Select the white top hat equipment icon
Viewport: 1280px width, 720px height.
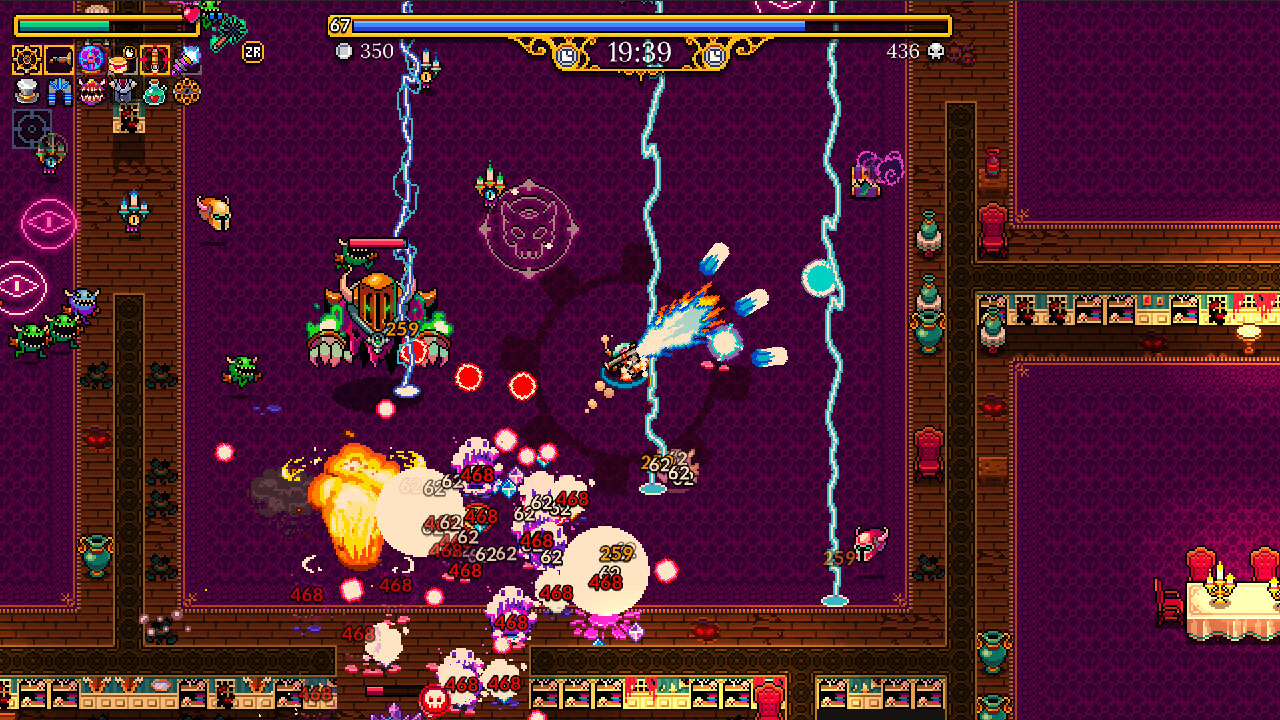click(x=26, y=90)
